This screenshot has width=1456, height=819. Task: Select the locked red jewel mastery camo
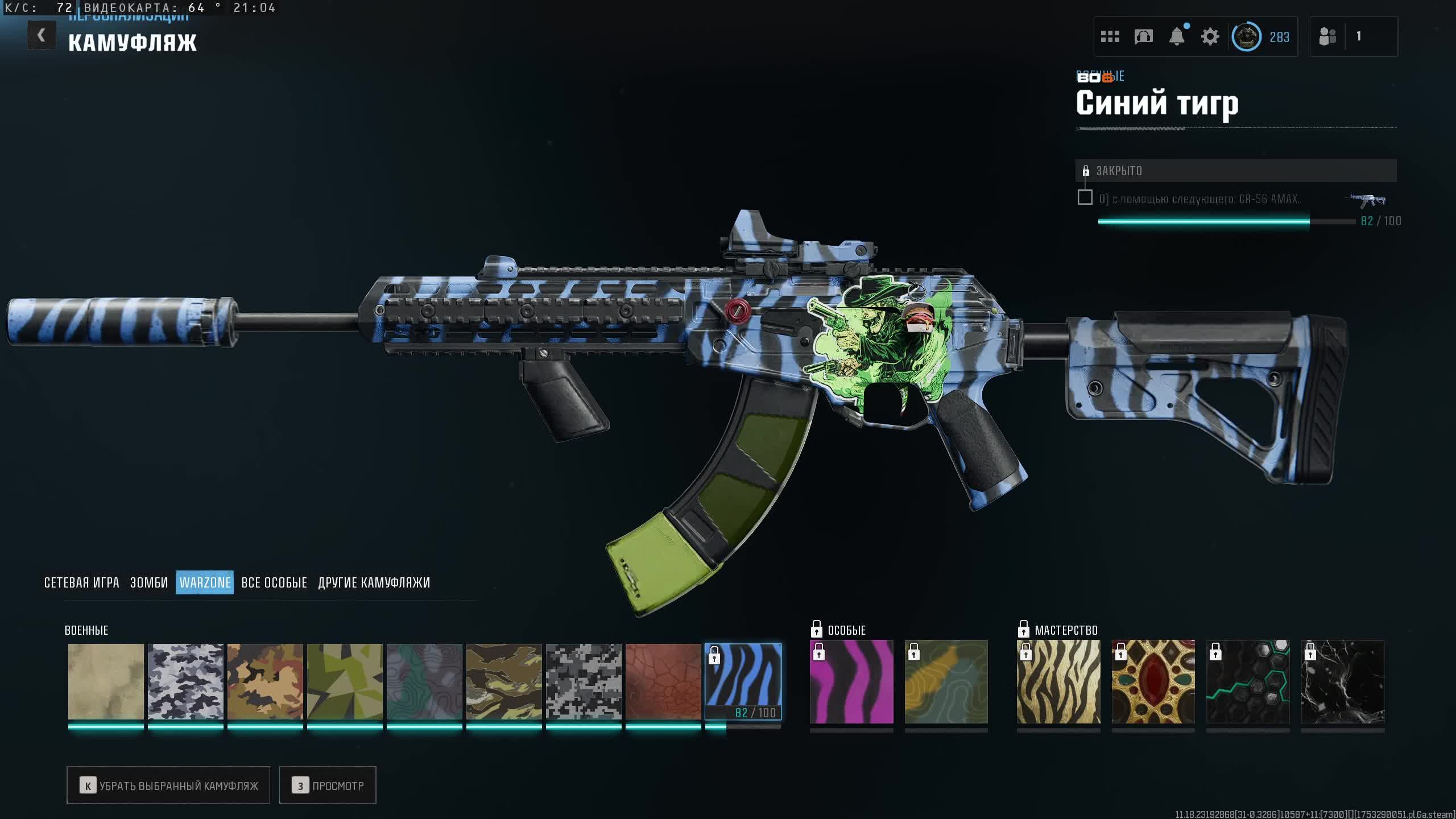[x=1153, y=681]
